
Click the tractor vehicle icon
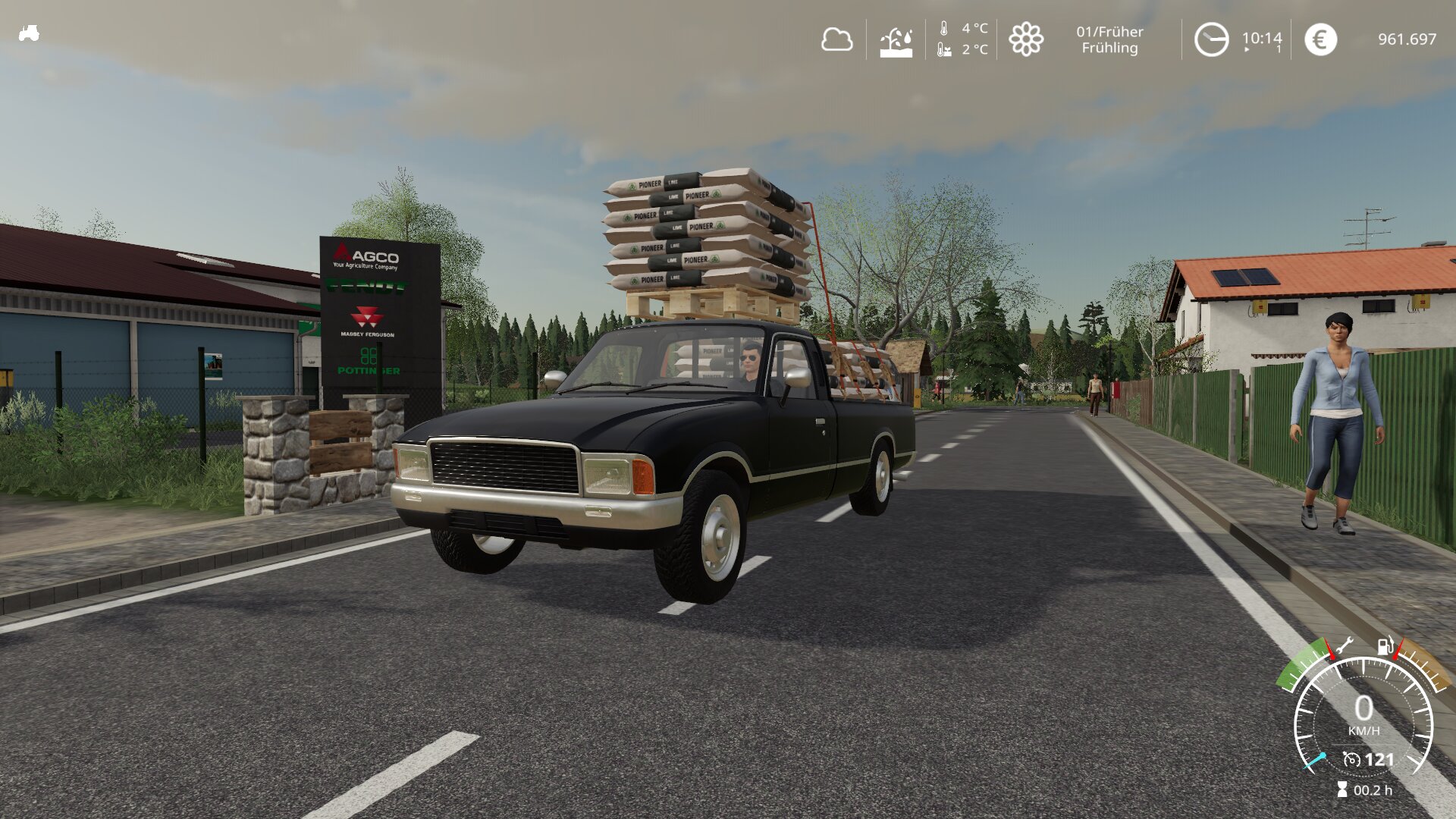click(29, 33)
